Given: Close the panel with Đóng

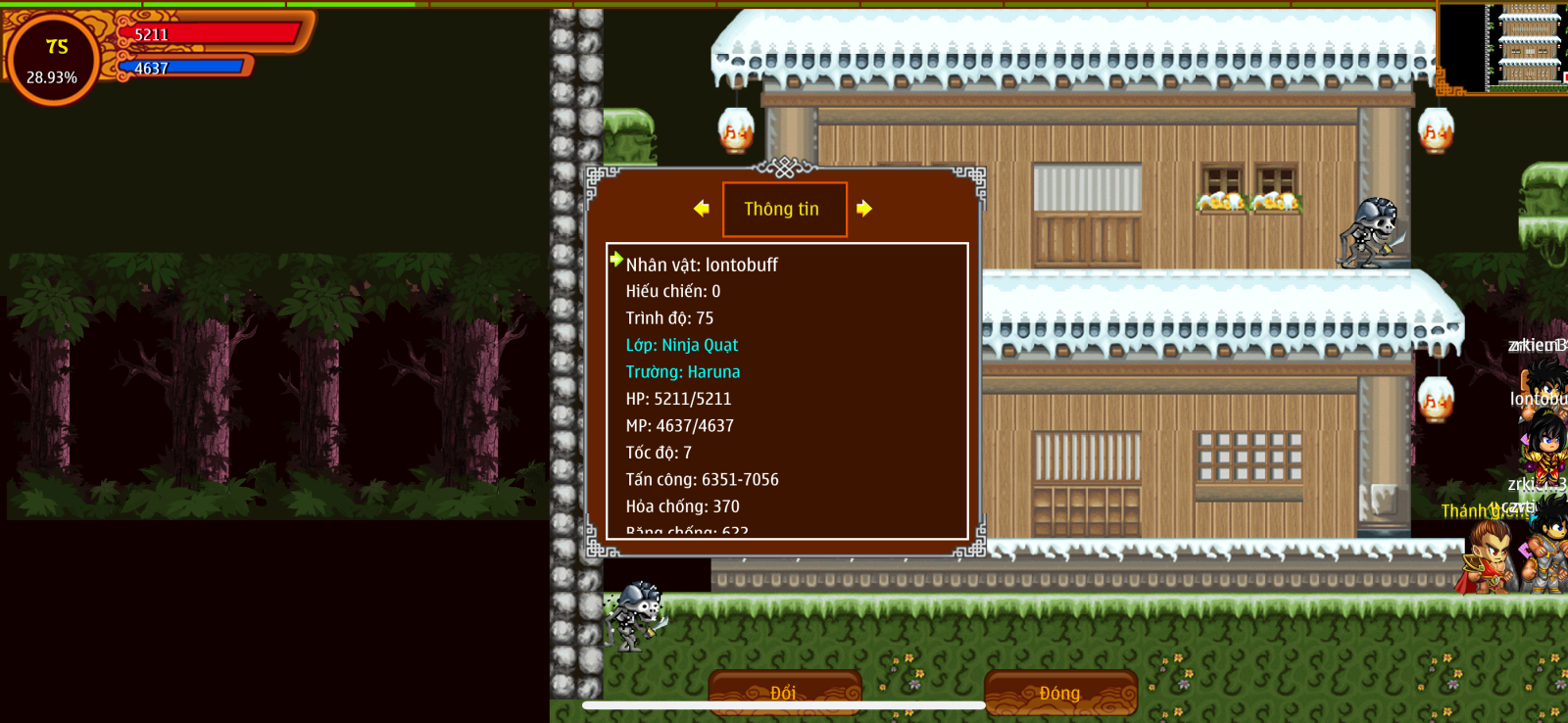Looking at the screenshot, I should tap(1059, 692).
